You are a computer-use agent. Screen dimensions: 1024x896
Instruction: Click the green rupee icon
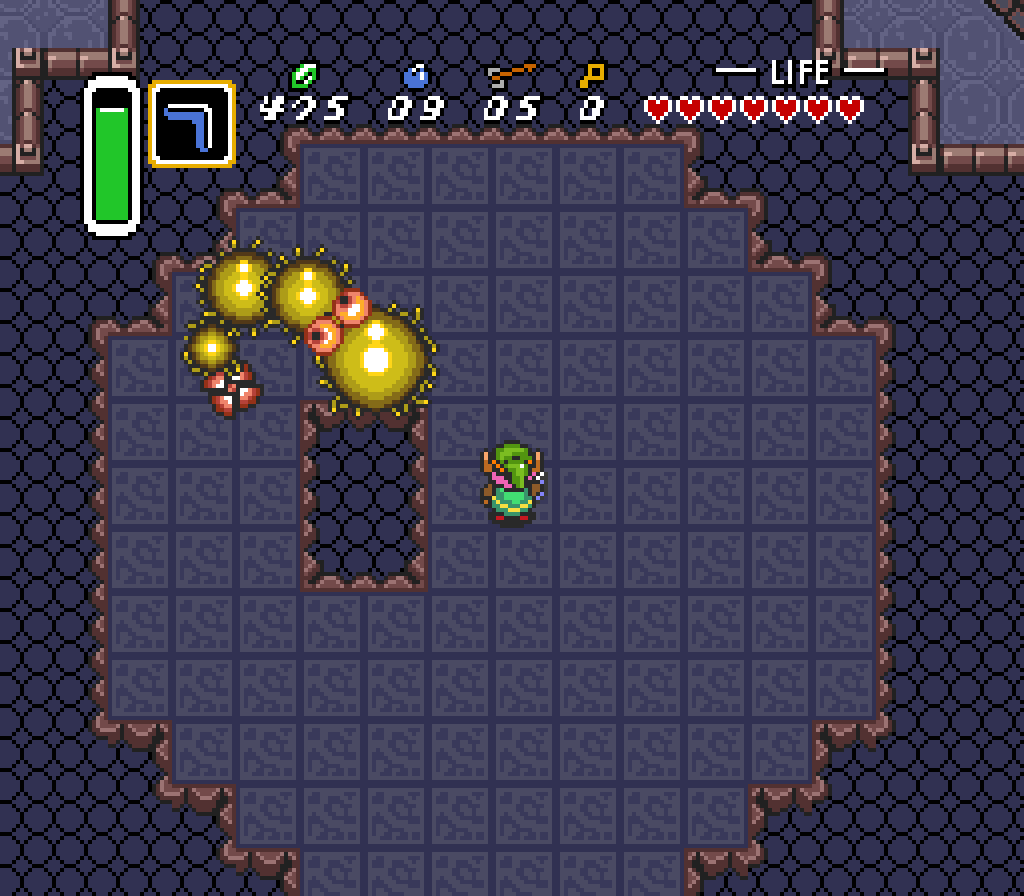[x=303, y=75]
